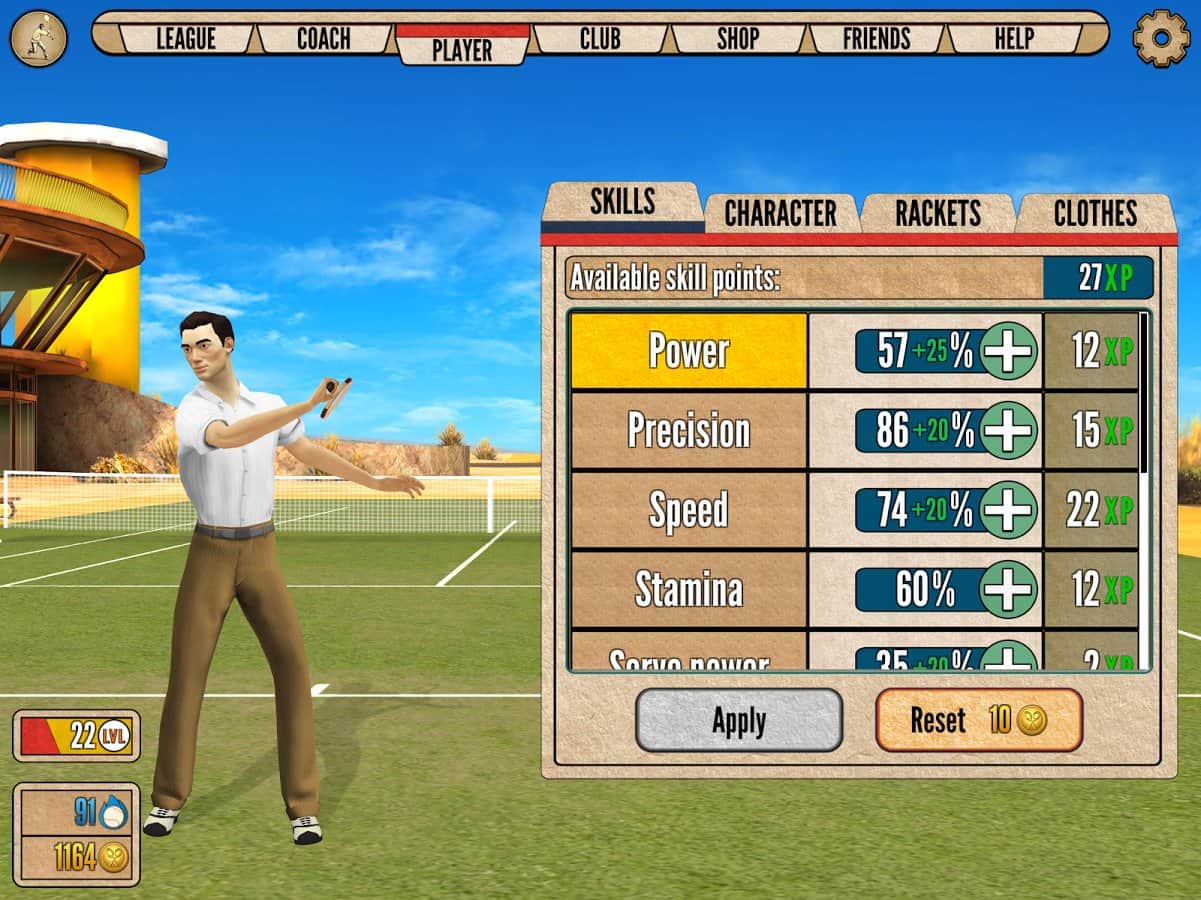Select the Skills tab
Image resolution: width=1201 pixels, height=900 pixels.
pyautogui.click(x=622, y=203)
